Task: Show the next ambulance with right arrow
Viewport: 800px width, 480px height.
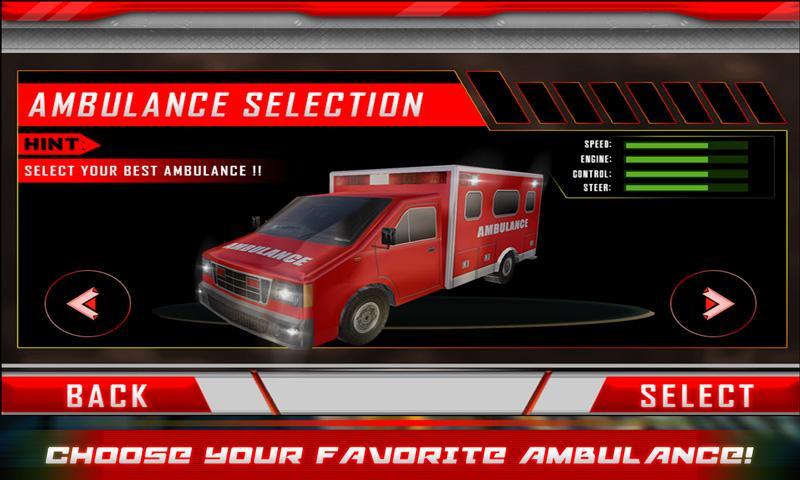Action: click(x=712, y=301)
